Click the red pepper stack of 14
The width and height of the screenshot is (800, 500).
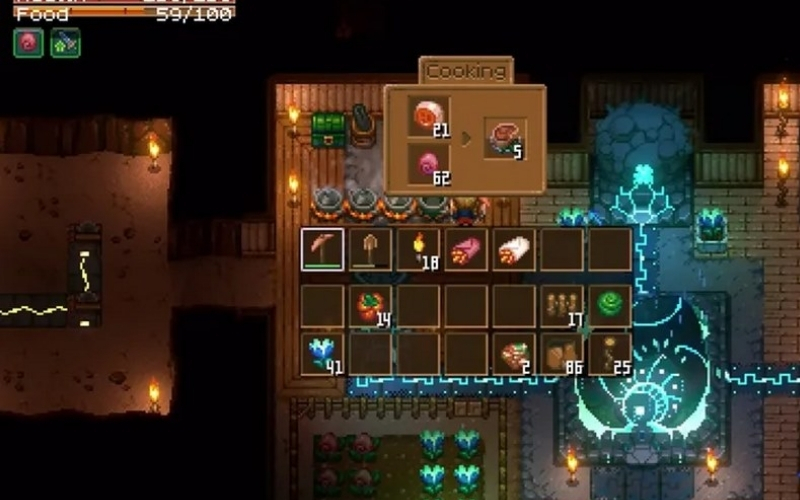coord(370,306)
